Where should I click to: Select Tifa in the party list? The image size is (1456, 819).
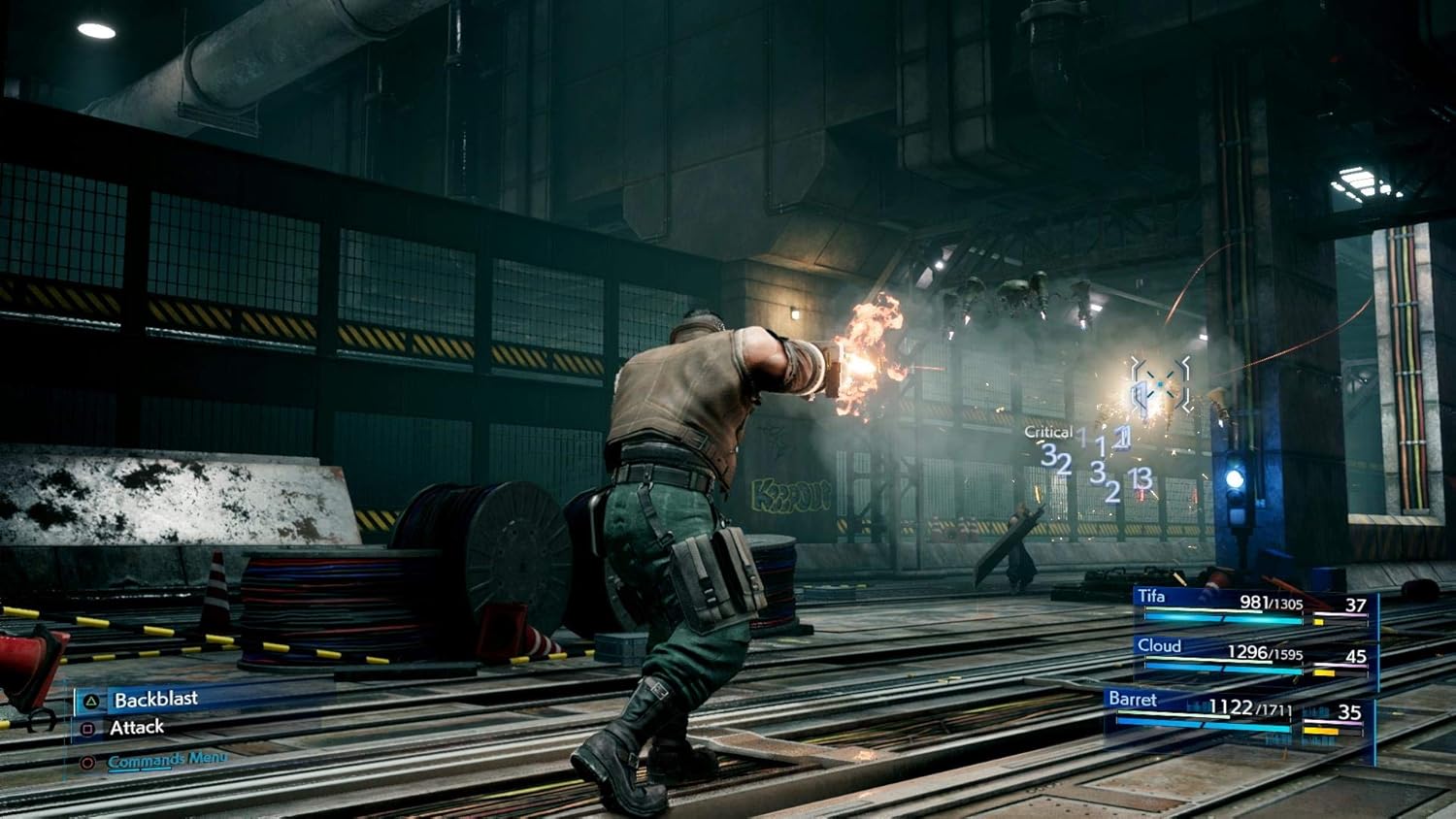coord(1151,597)
